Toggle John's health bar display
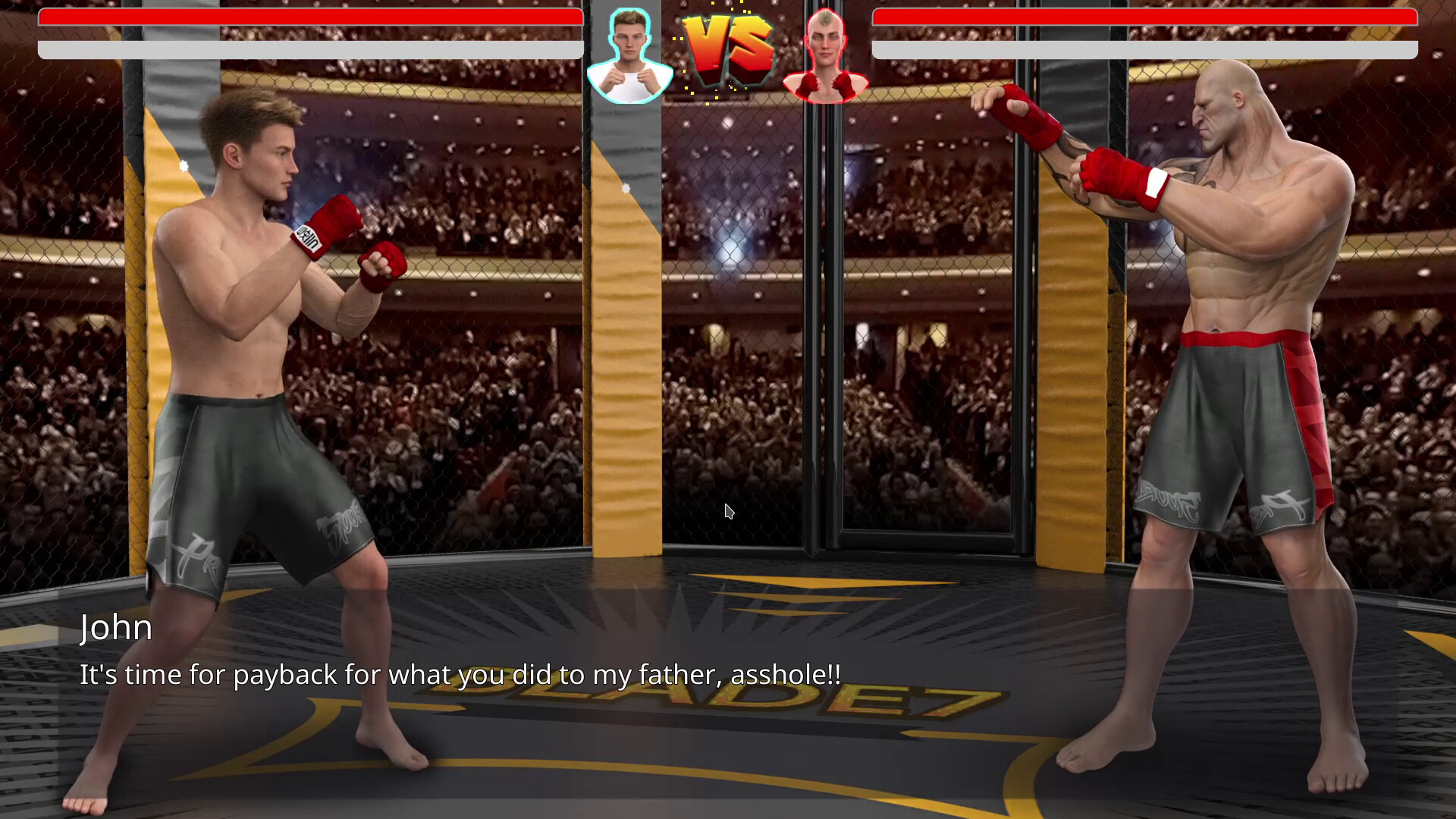This screenshot has width=1456, height=819. [303, 17]
